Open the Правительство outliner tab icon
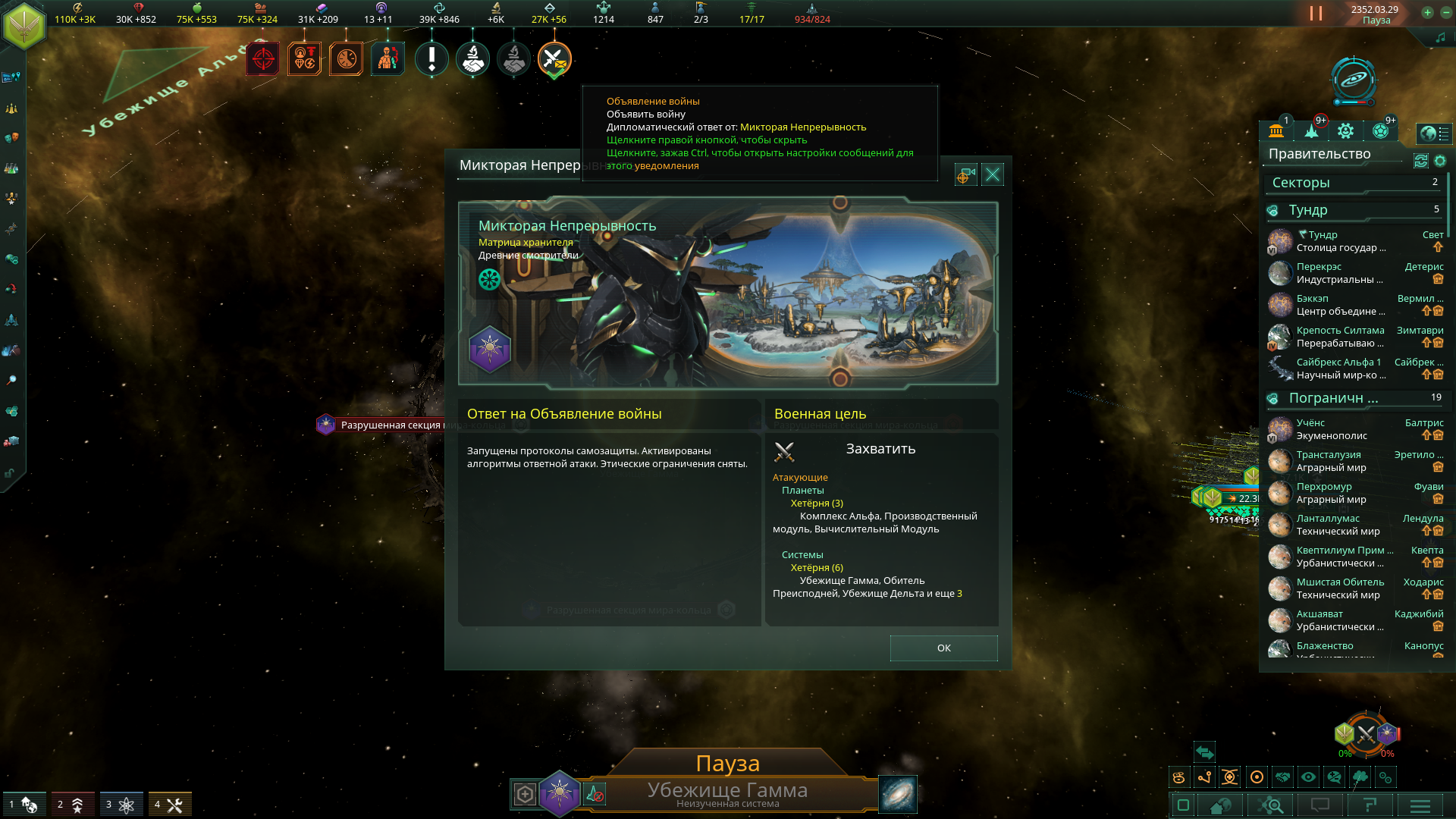Image resolution: width=1456 pixels, height=819 pixels. pos(1276,131)
